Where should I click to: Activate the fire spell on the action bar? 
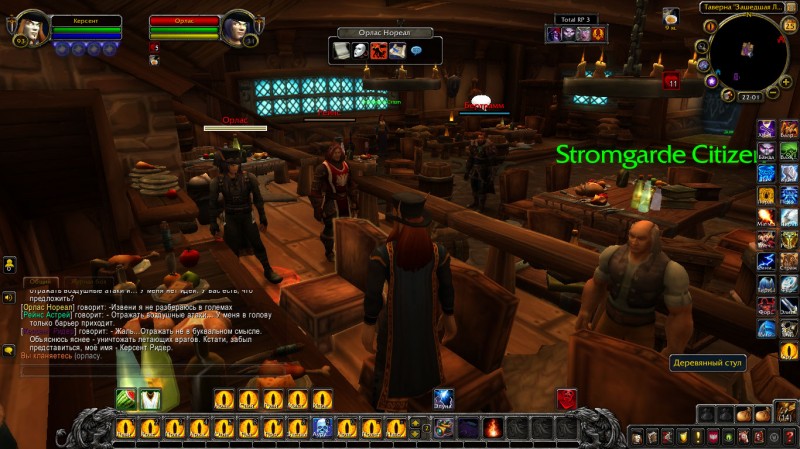(x=493, y=428)
